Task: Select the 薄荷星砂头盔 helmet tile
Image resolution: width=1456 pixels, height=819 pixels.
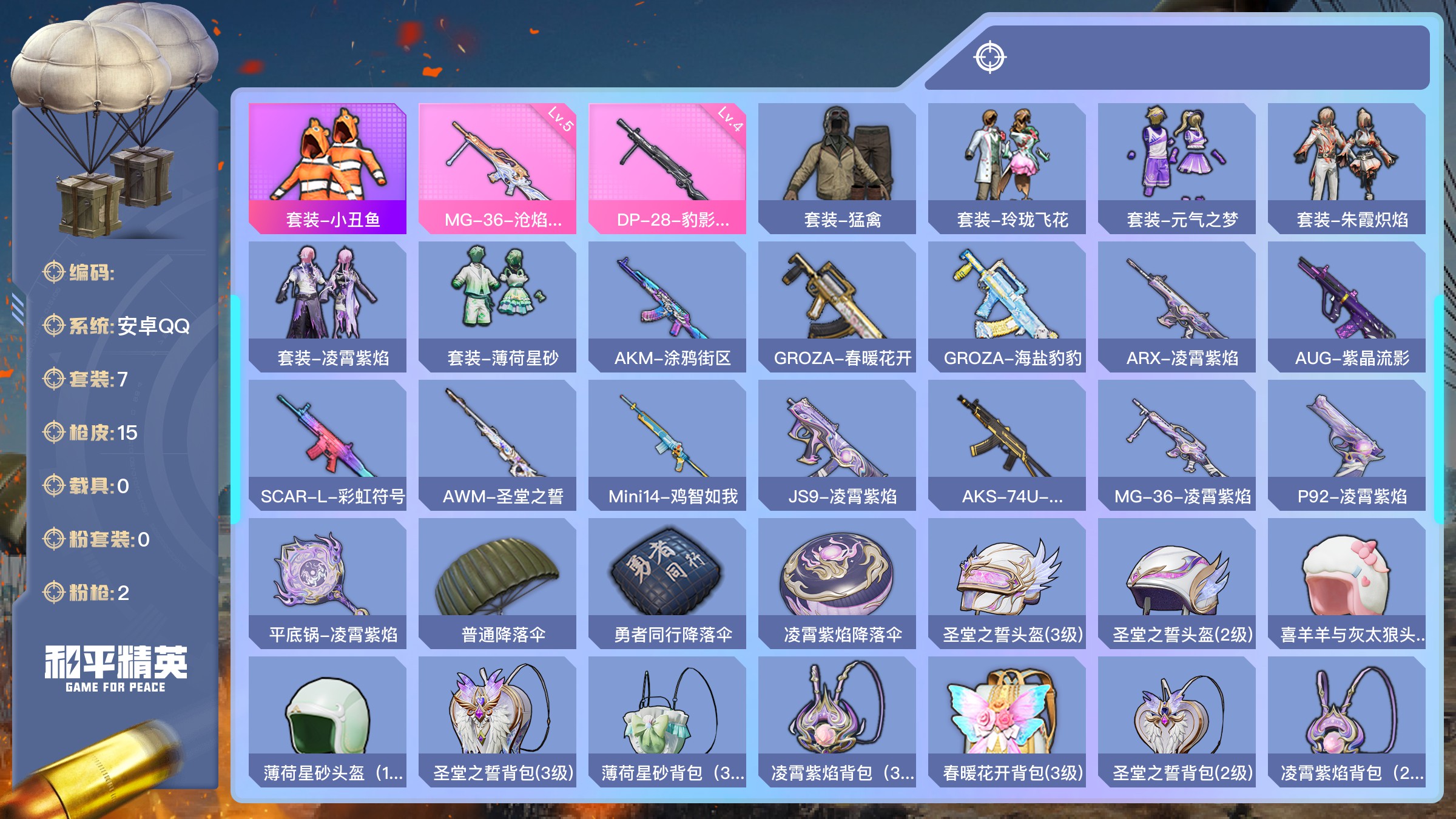Action: point(328,721)
